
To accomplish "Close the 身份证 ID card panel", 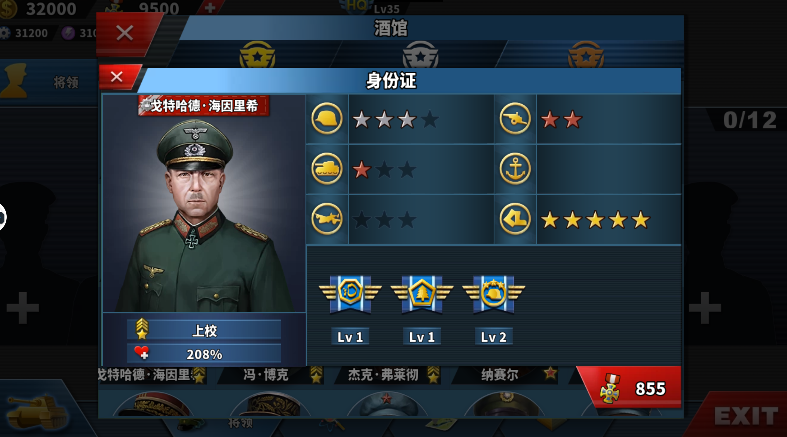I will click(117, 77).
